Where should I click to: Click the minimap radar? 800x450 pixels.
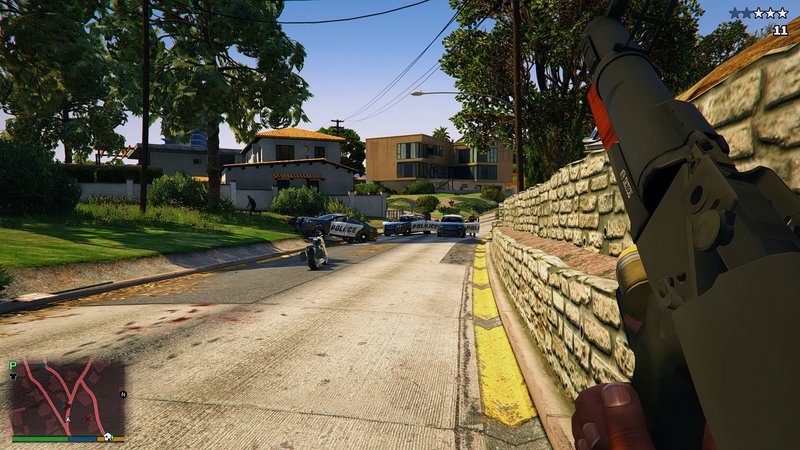[68, 398]
